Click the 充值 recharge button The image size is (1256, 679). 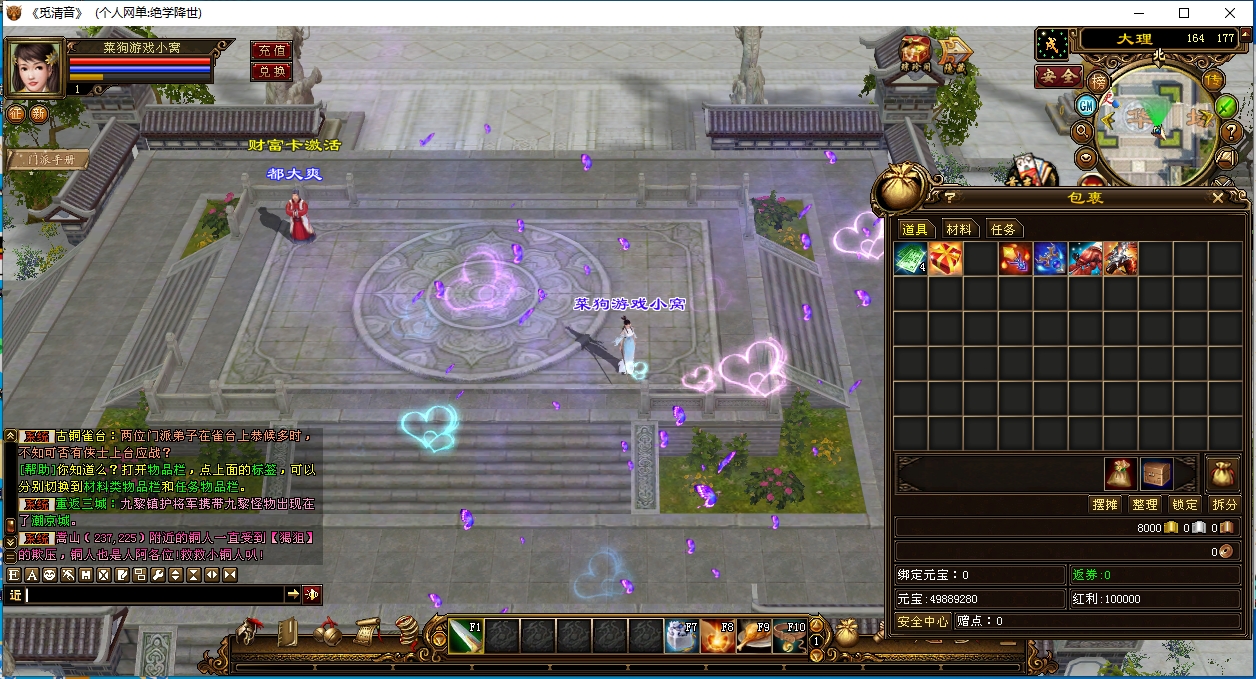pos(271,50)
